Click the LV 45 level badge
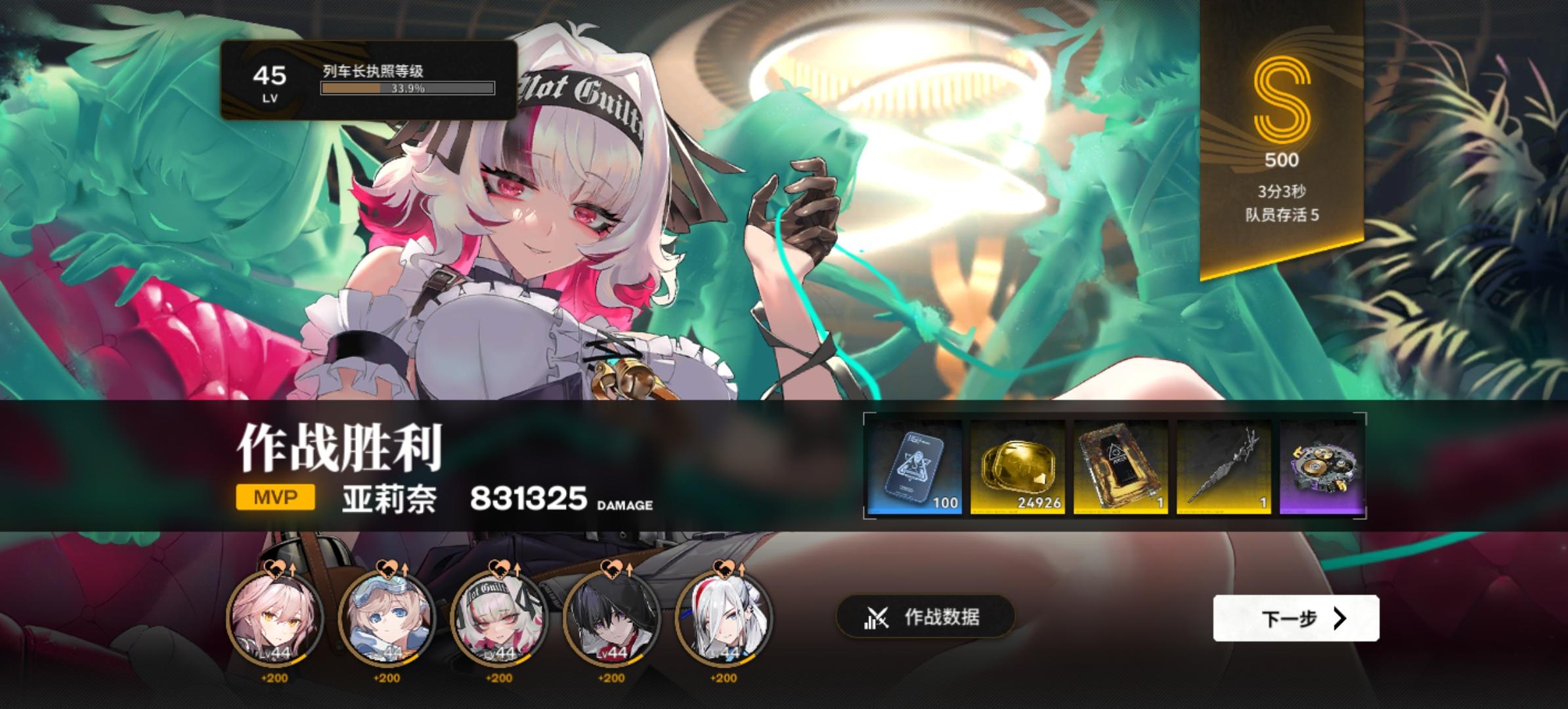 271,81
